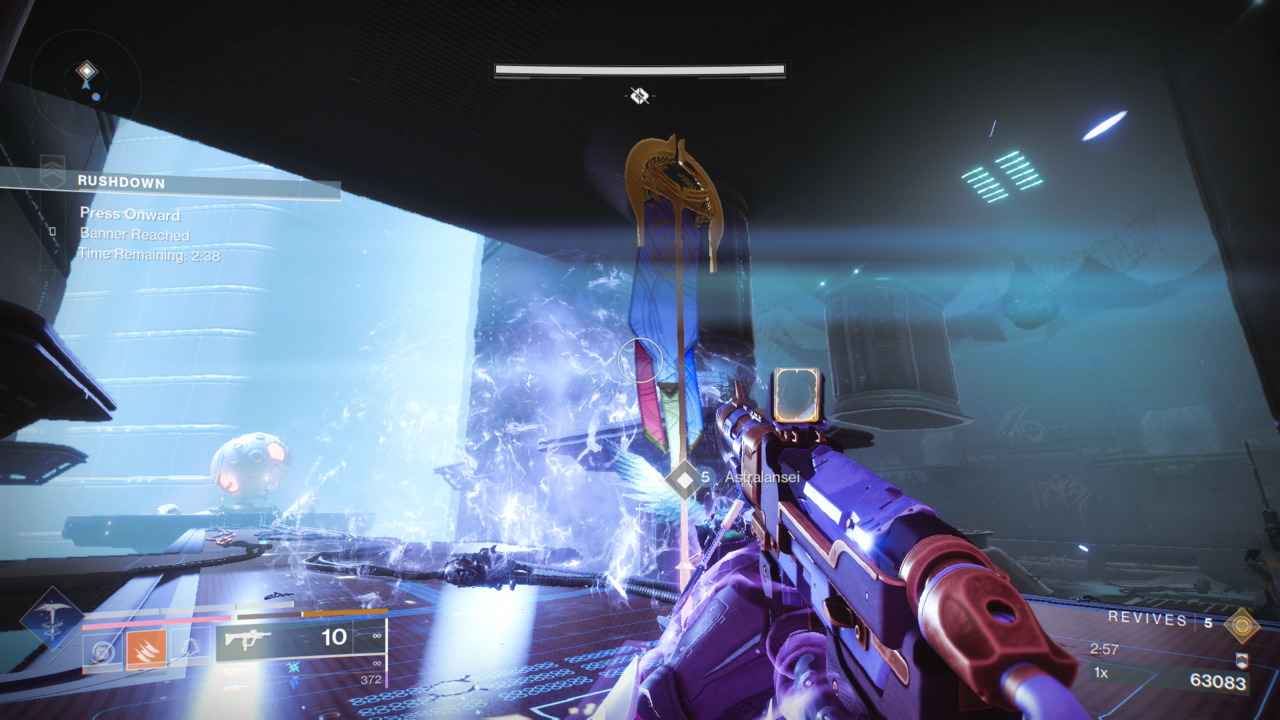Open the Rushdown objective tracker
The image size is (1280, 720).
point(122,182)
